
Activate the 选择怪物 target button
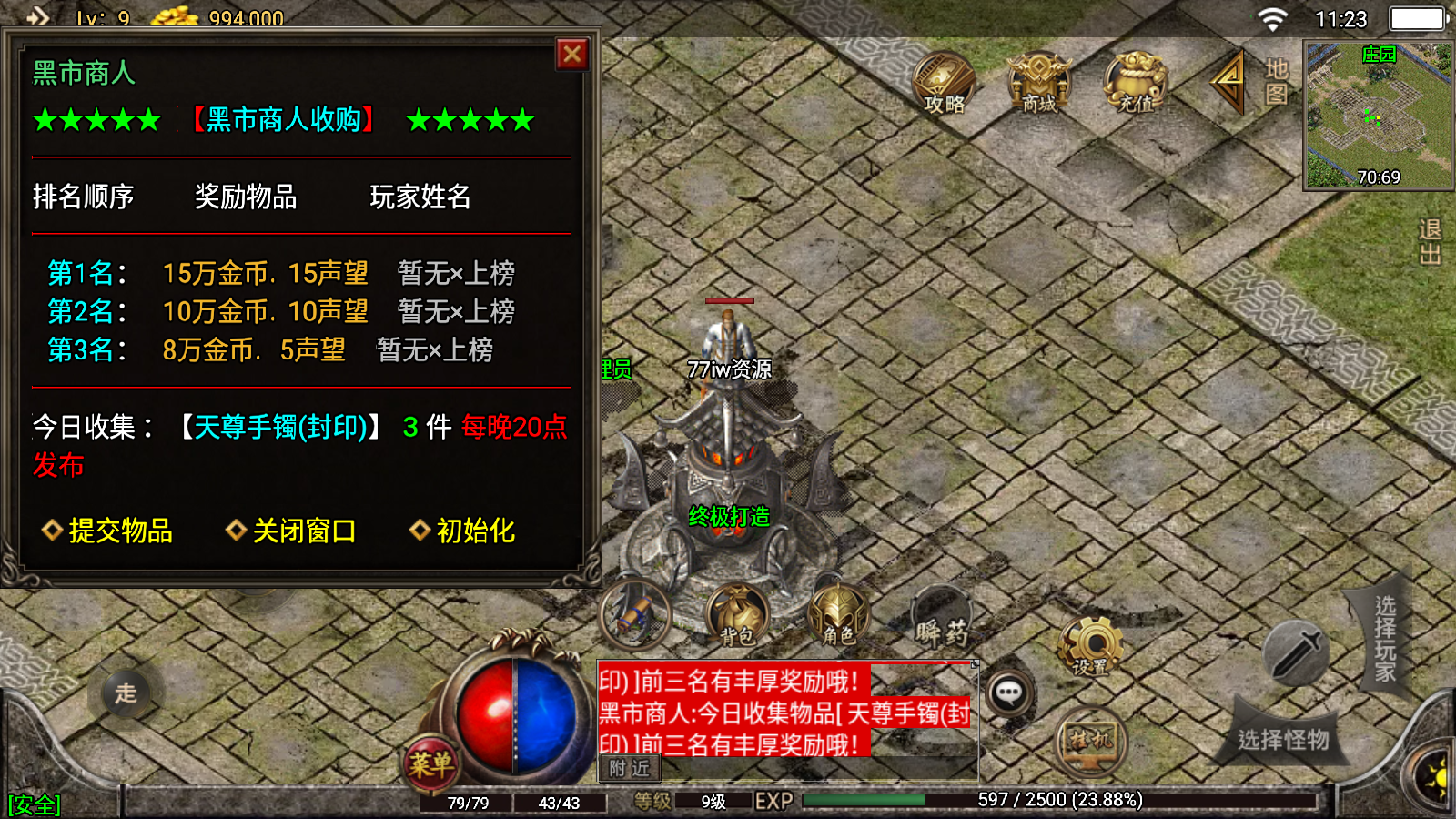1283,738
